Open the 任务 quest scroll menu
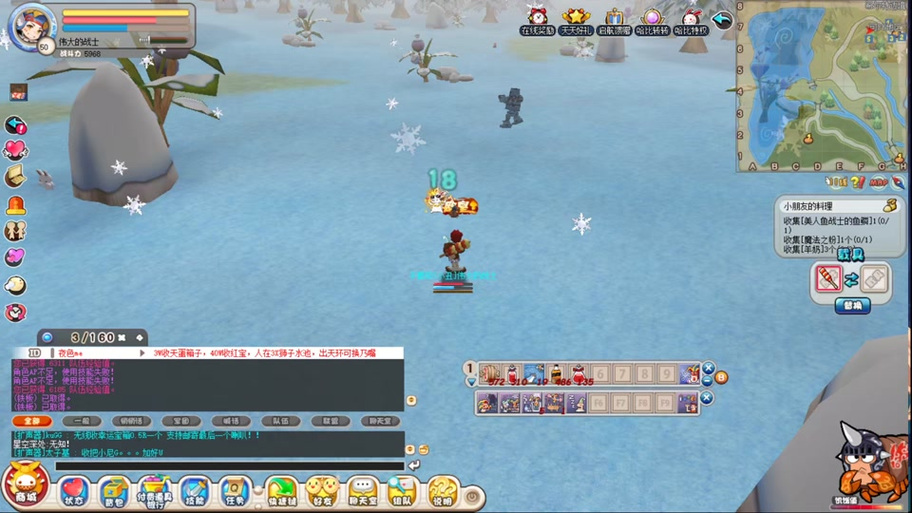The height and width of the screenshot is (513, 912). pos(235,491)
